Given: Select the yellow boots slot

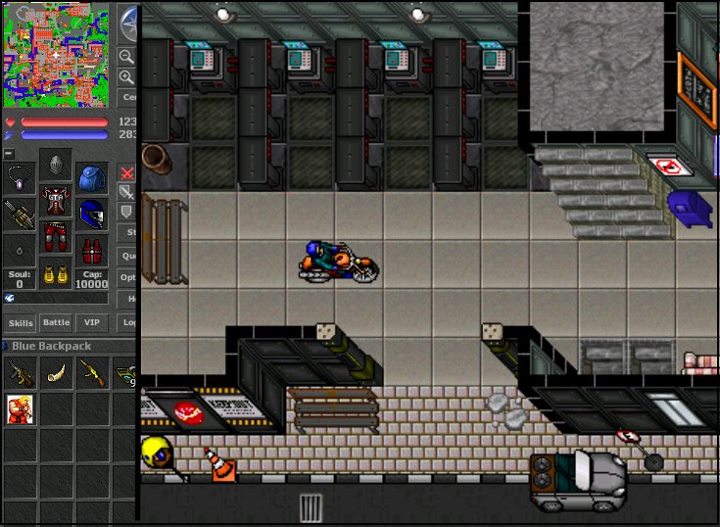Looking at the screenshot, I should point(56,275).
